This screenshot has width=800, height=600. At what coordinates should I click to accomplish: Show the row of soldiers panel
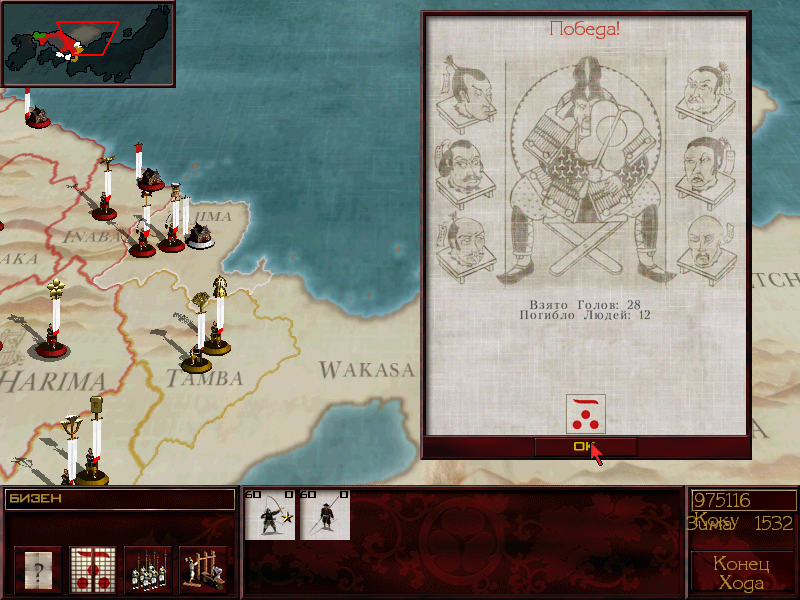(148, 569)
